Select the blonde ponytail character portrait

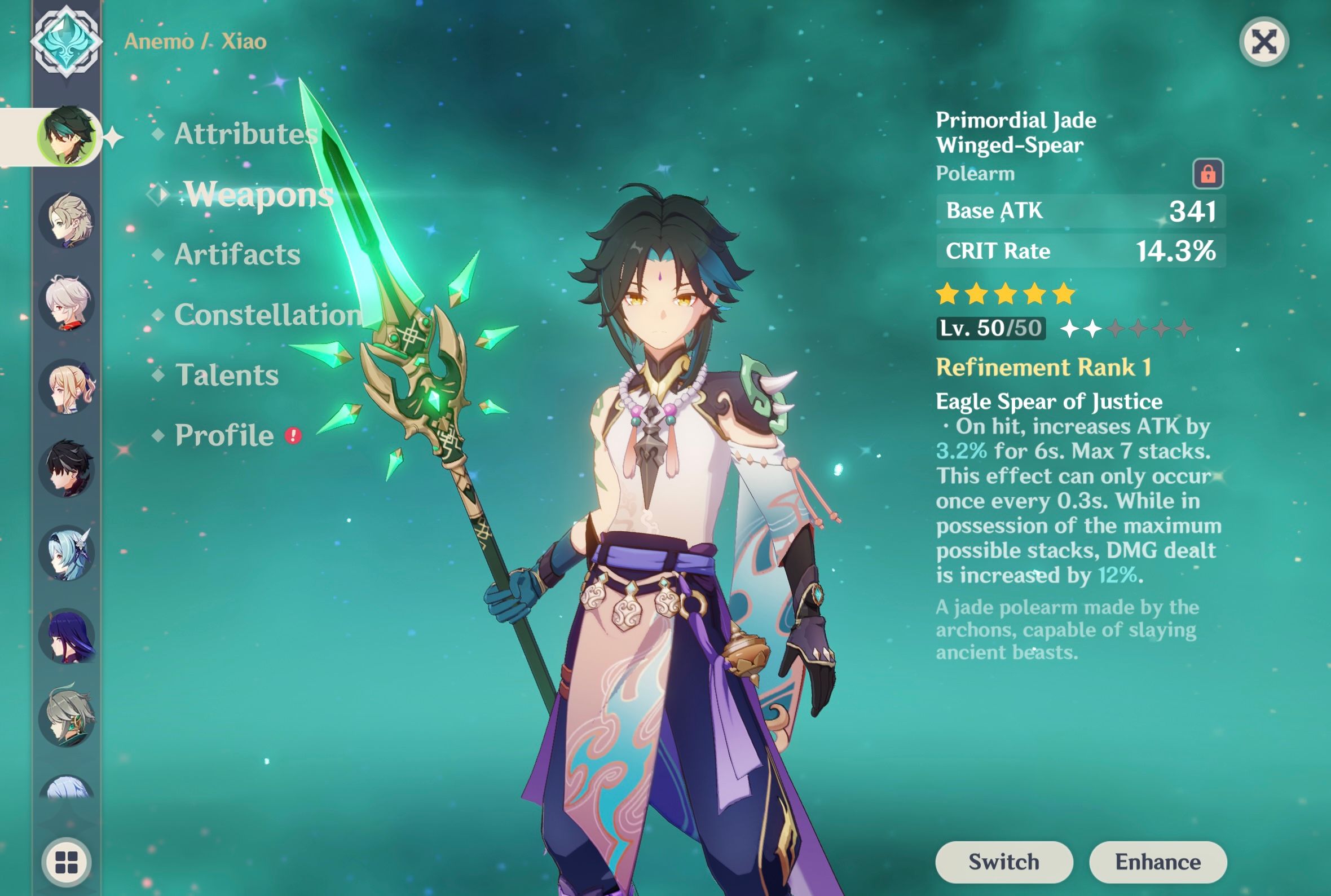point(67,387)
